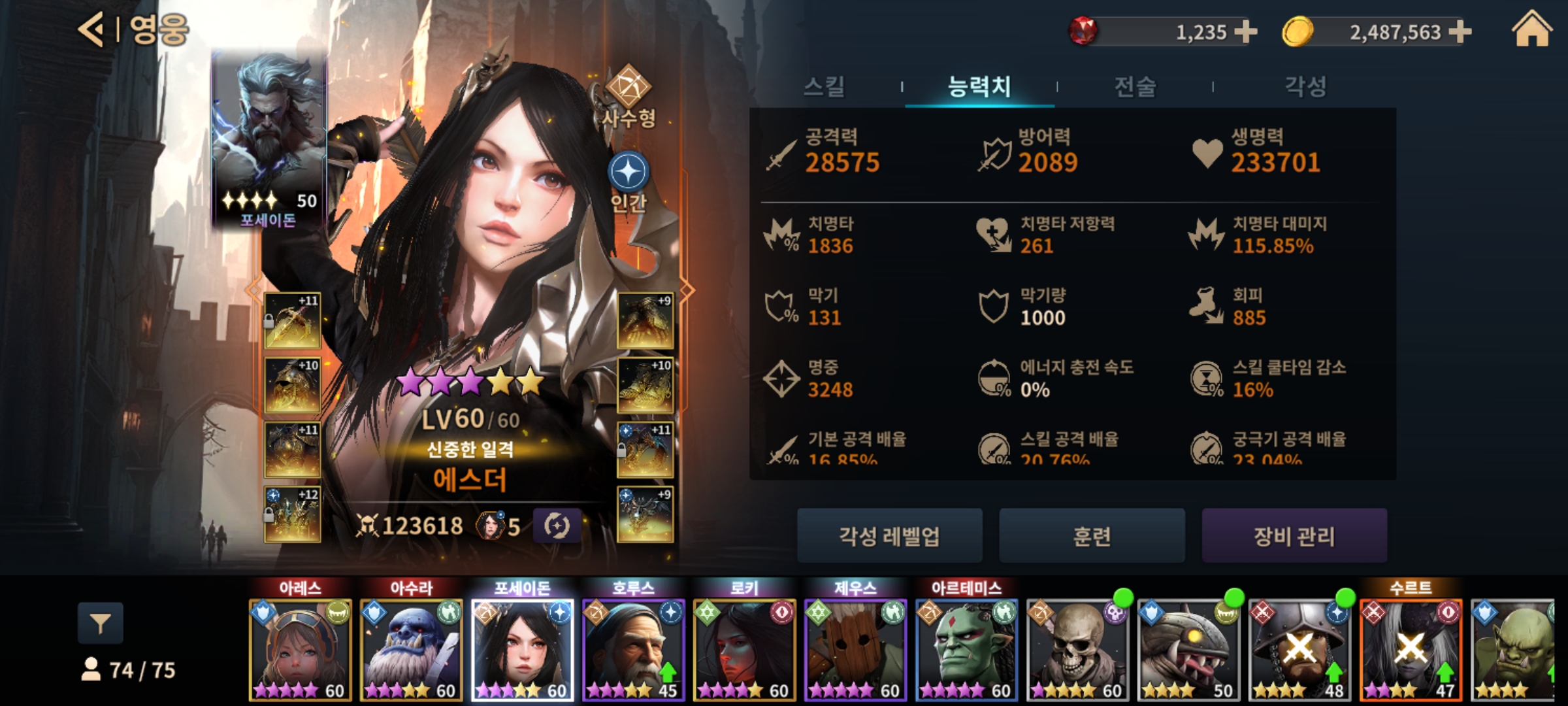The image size is (1568, 706).
Task: Open the 전술 tab
Action: click(x=1135, y=86)
